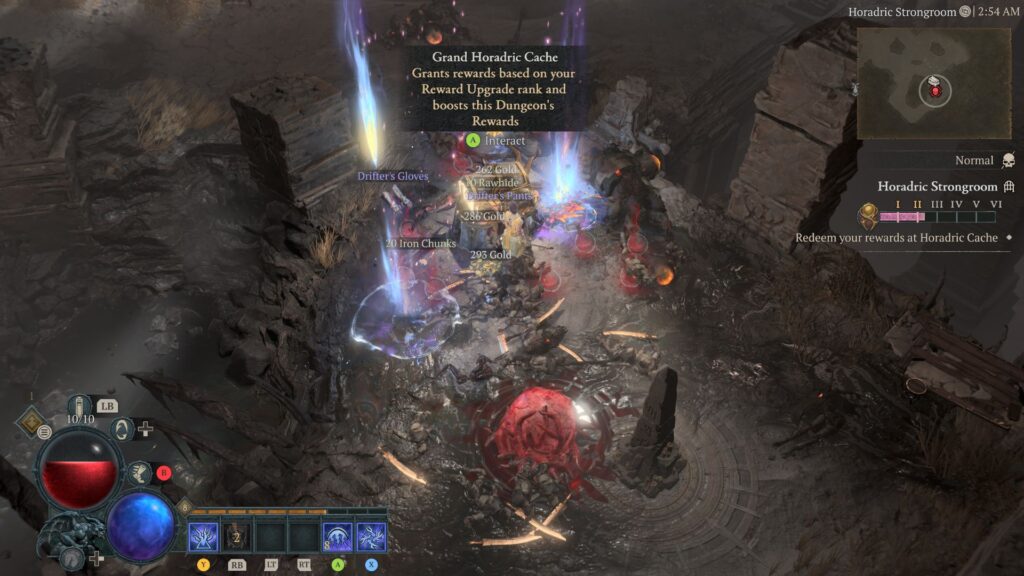This screenshot has width=1024, height=576.
Task: Activate the arc skill with cooldown 8
Action: click(x=337, y=537)
